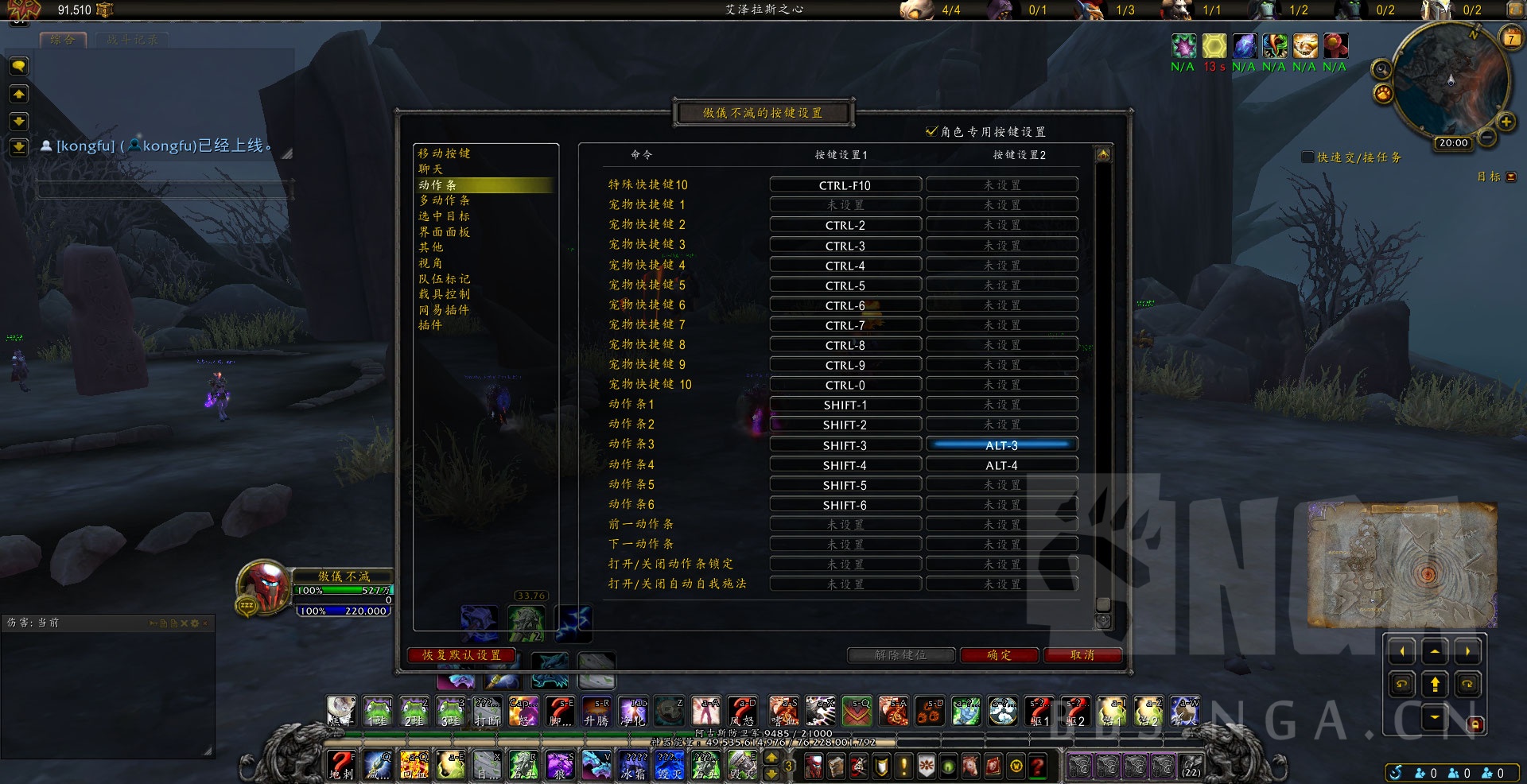The image size is (1527, 784).
Task: Switch to the 载具控制 category
Action: pos(444,294)
